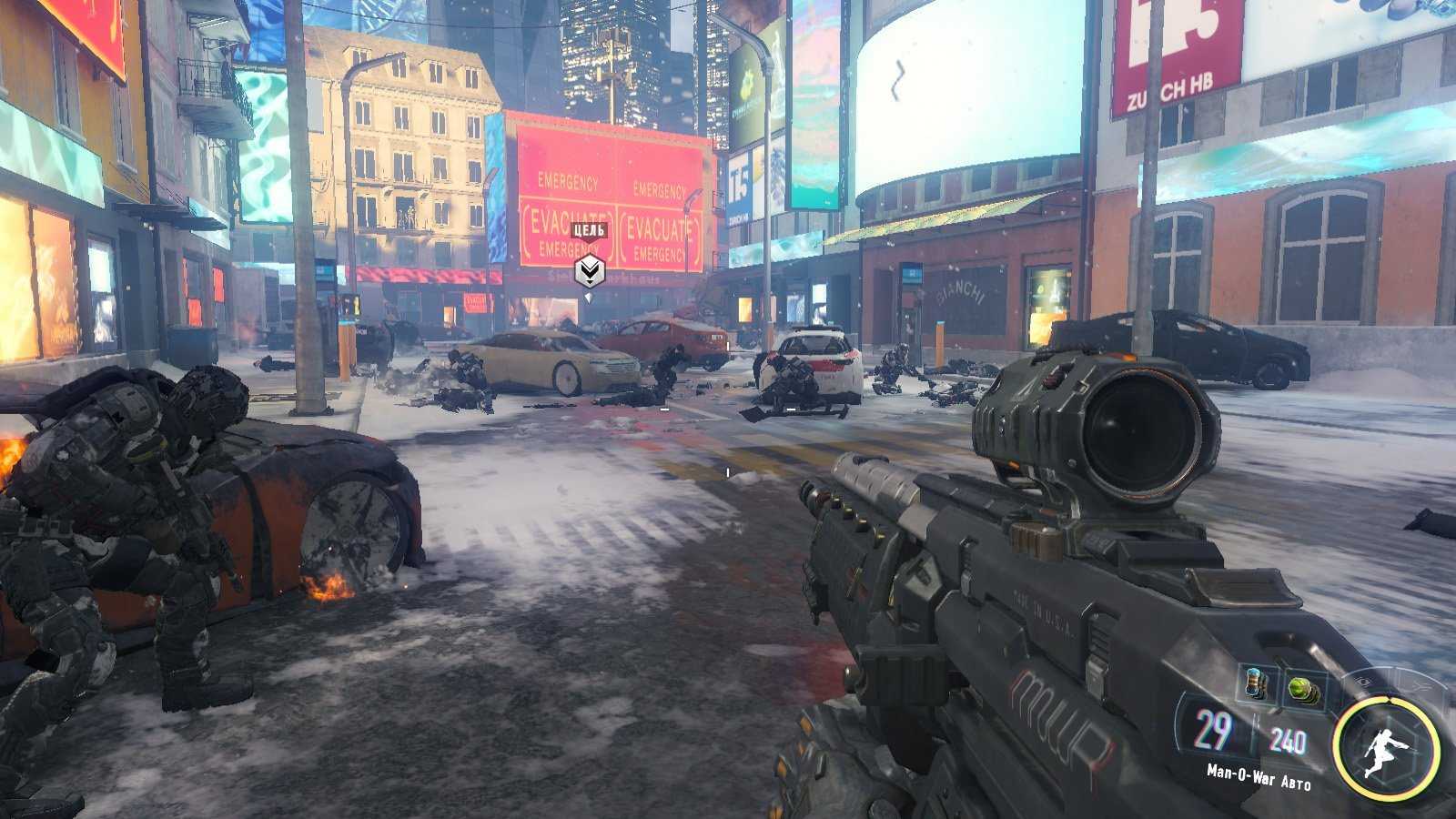The height and width of the screenshot is (819, 1456).
Task: Click the perk icon beside the ability ring
Action: (1418, 684)
